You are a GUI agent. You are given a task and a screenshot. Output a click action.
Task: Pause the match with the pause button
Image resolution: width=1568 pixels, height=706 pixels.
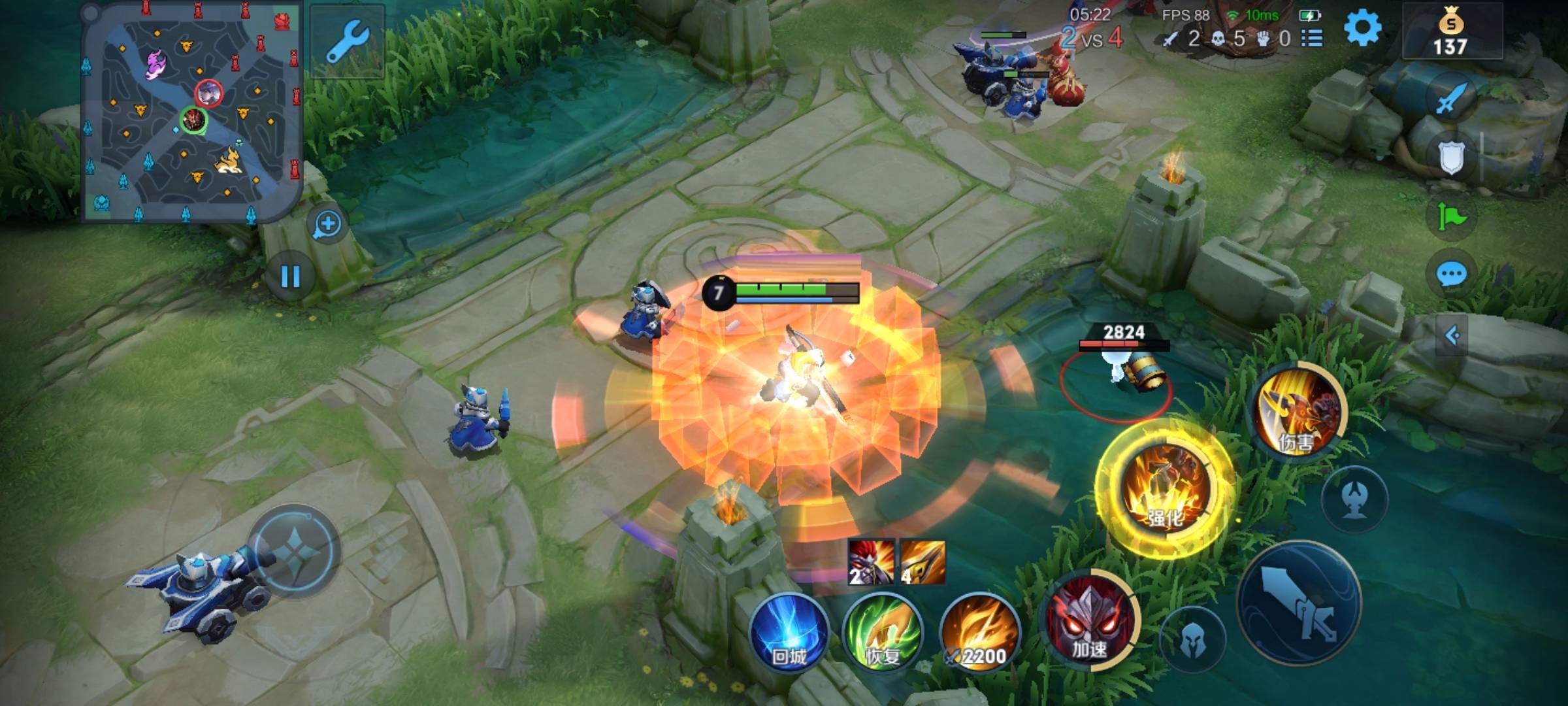[291, 277]
